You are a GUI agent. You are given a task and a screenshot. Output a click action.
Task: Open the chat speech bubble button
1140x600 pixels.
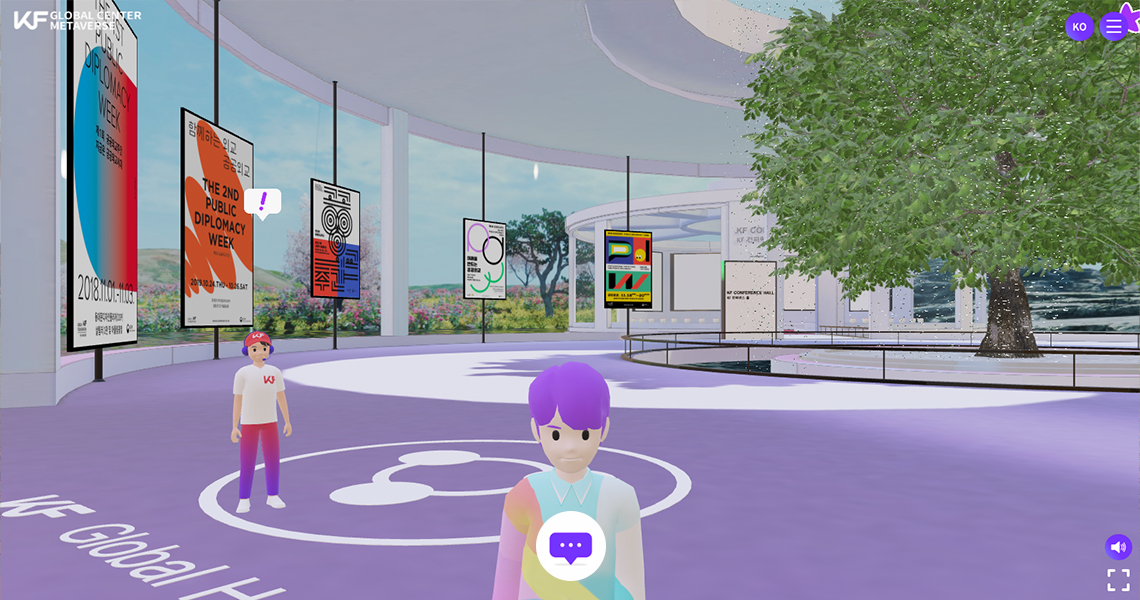click(x=570, y=546)
